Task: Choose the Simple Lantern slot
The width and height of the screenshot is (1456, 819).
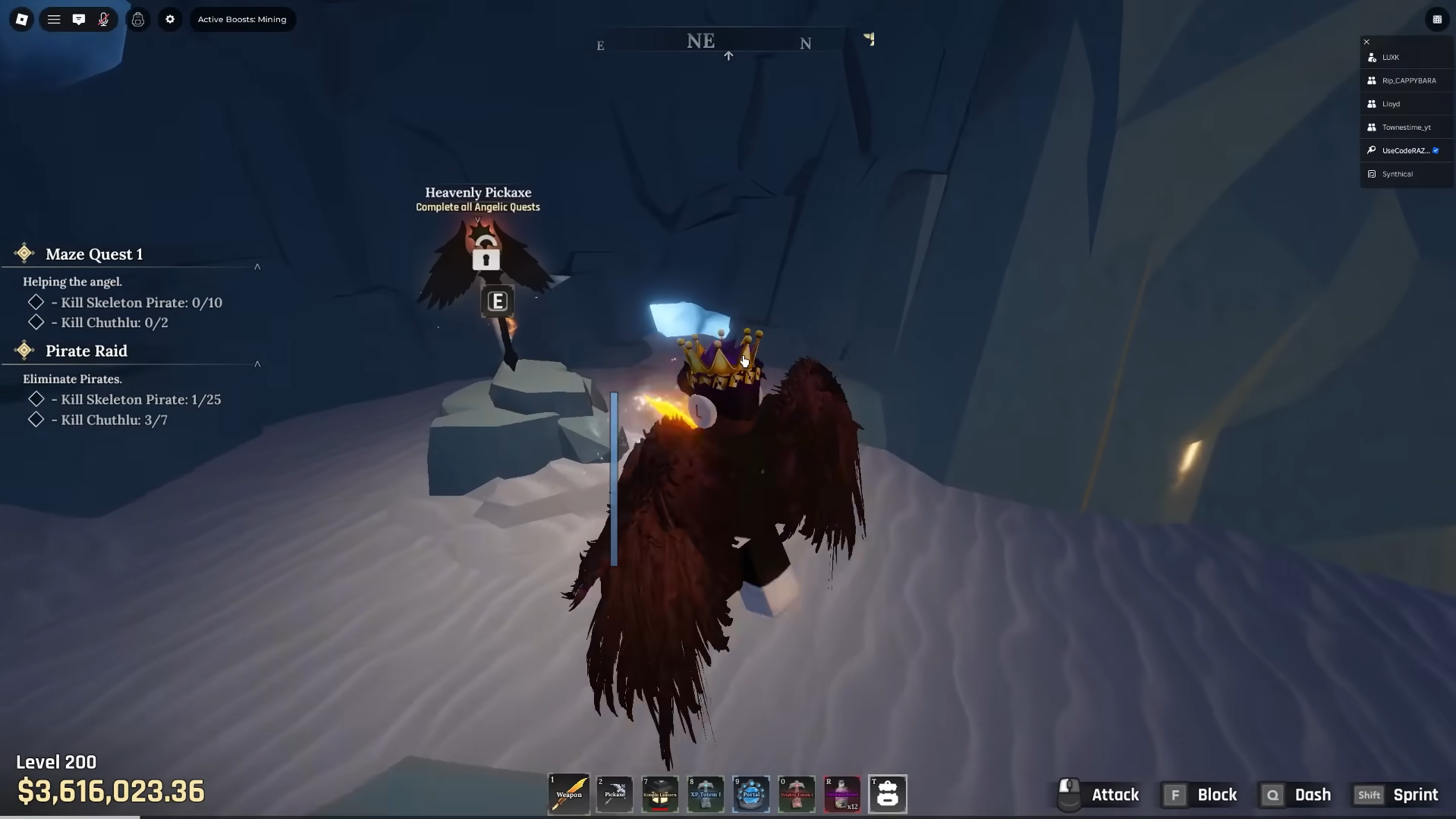Action: click(660, 794)
